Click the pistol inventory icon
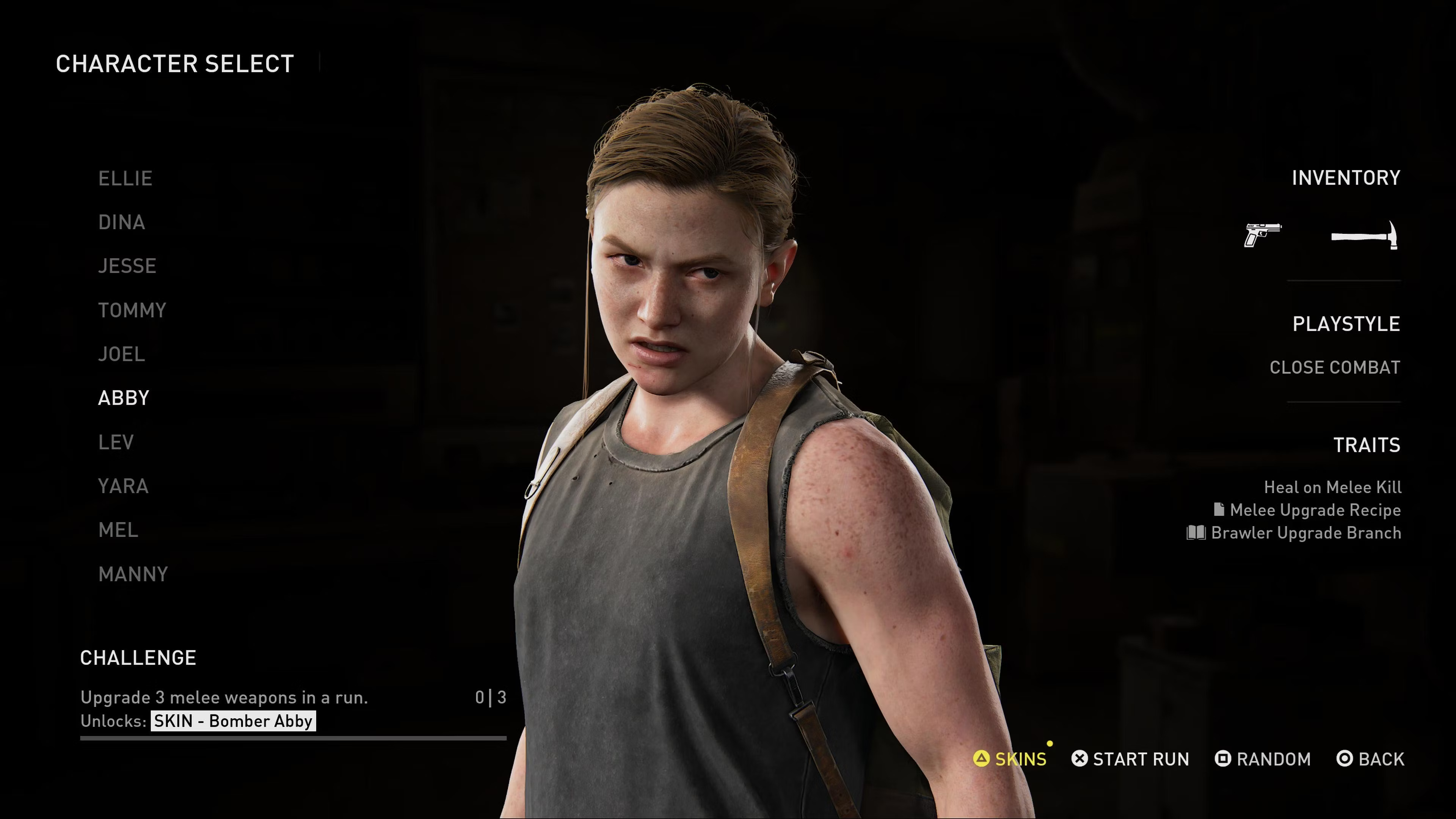Image resolution: width=1456 pixels, height=819 pixels. [1263, 235]
